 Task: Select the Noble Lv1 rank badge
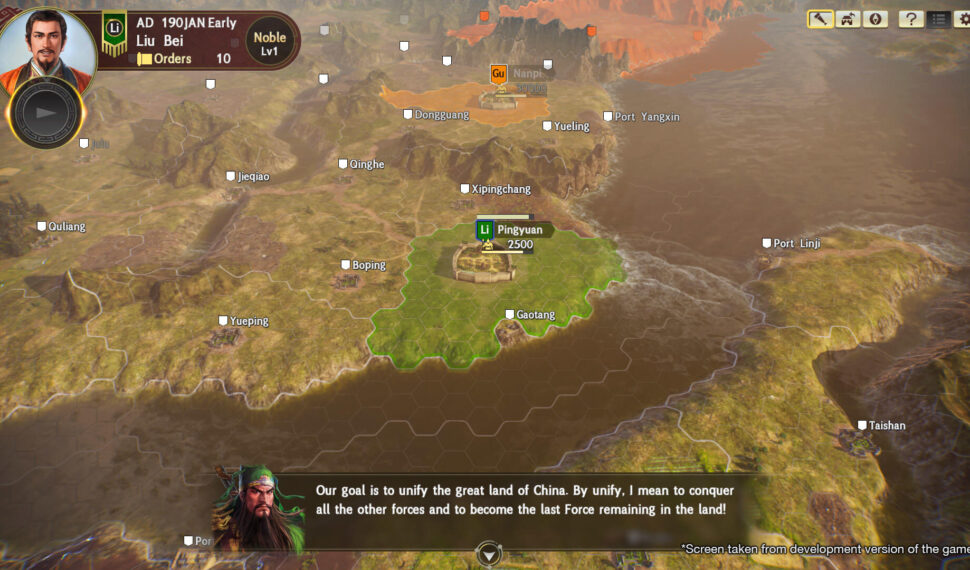tap(269, 43)
